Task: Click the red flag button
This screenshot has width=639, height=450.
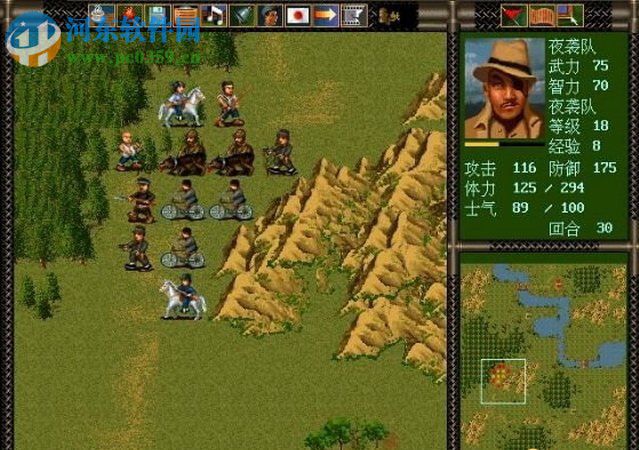Action: (x=514, y=14)
